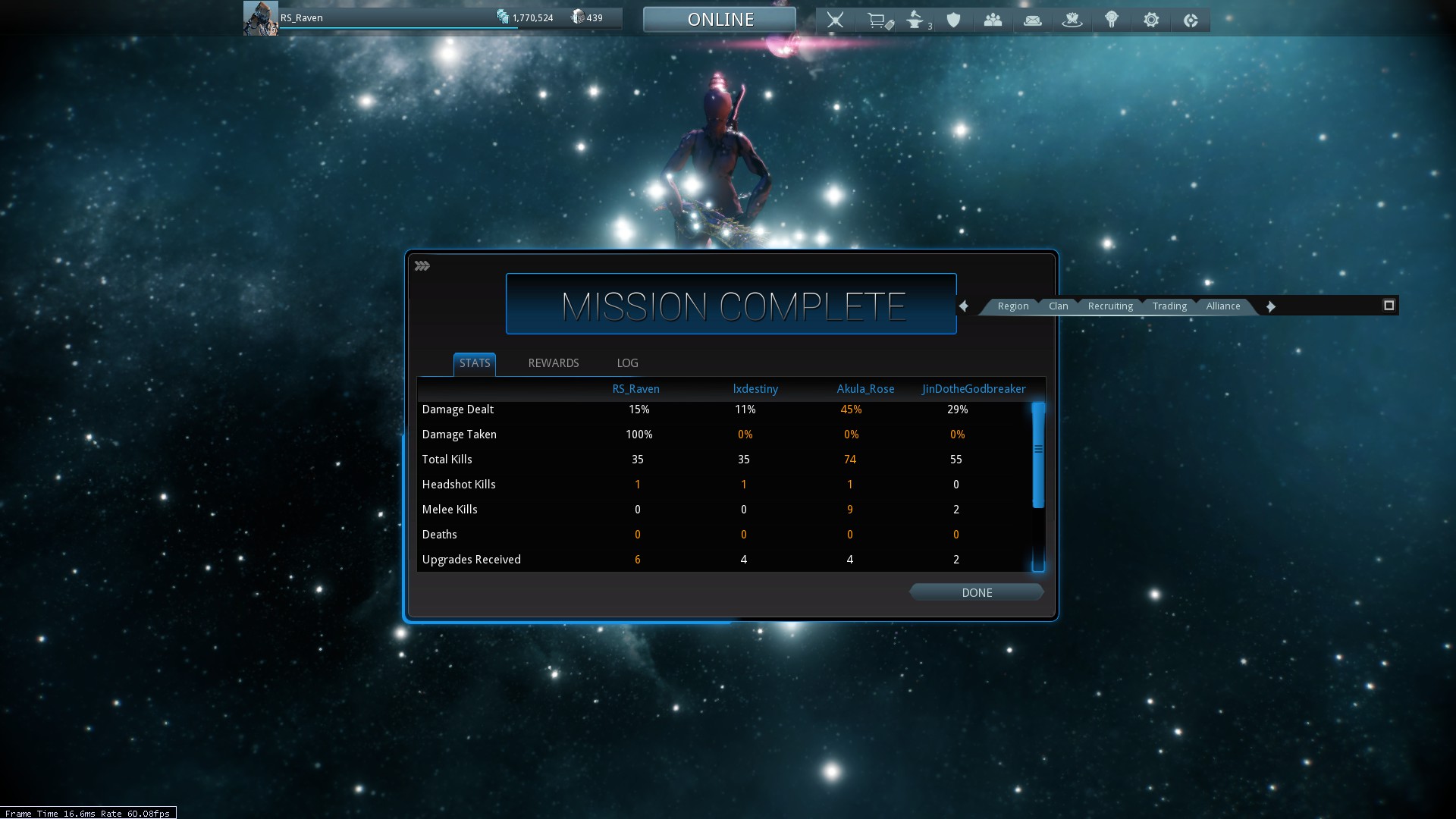Open the Recruiting chat tab
Image resolution: width=1456 pixels, height=819 pixels.
(1110, 306)
